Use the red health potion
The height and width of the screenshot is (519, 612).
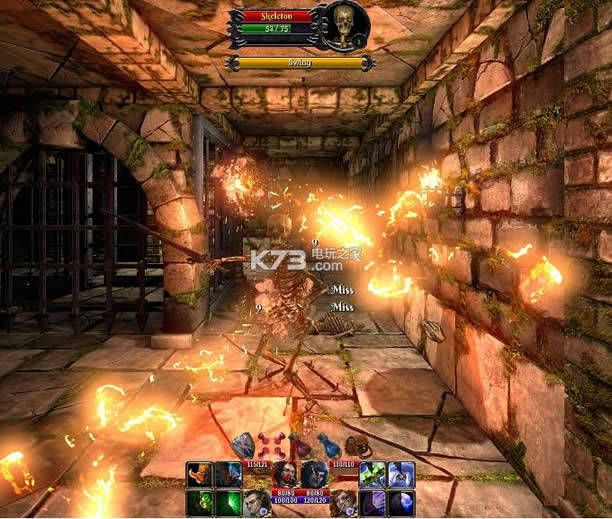coord(299,446)
